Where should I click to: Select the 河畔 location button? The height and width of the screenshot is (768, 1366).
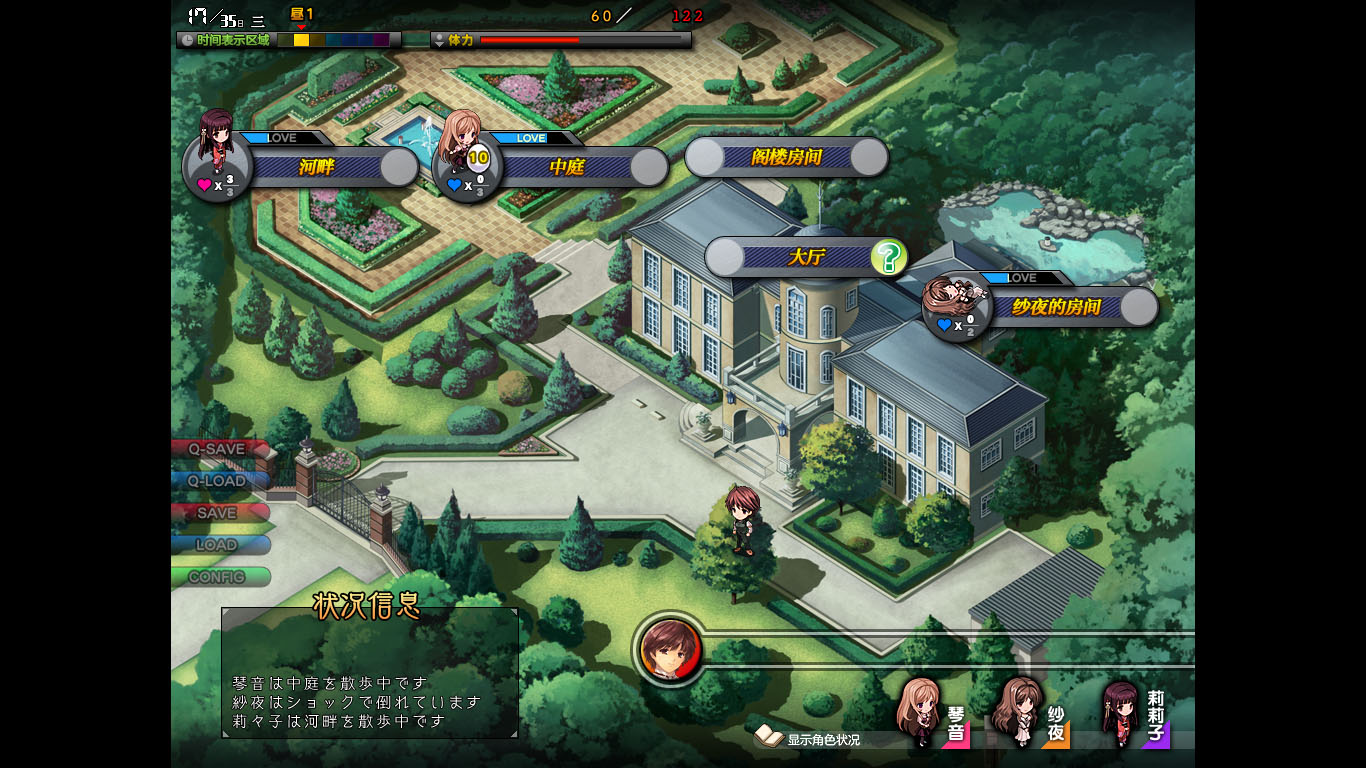[317, 167]
